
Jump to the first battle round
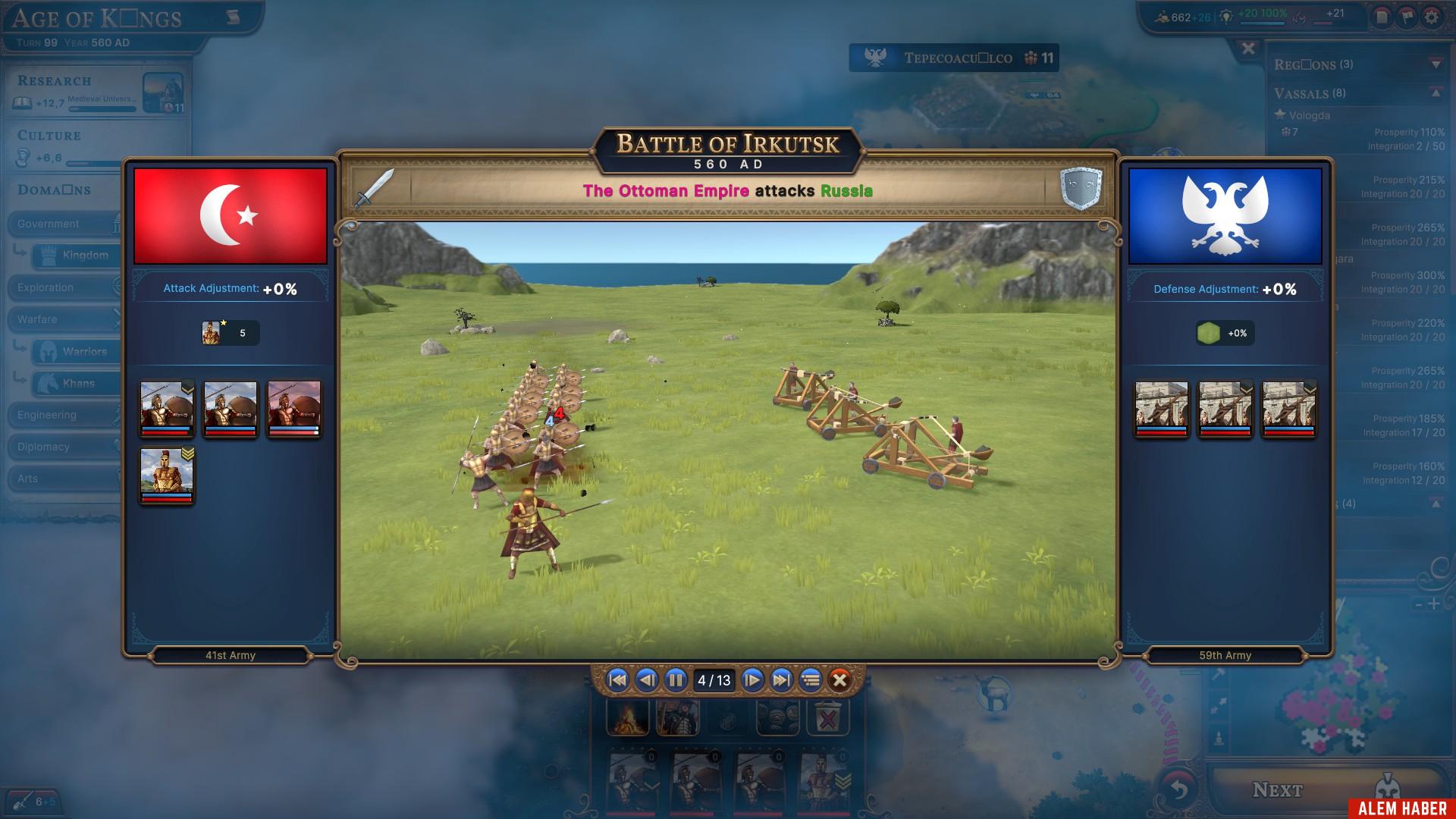pyautogui.click(x=618, y=680)
